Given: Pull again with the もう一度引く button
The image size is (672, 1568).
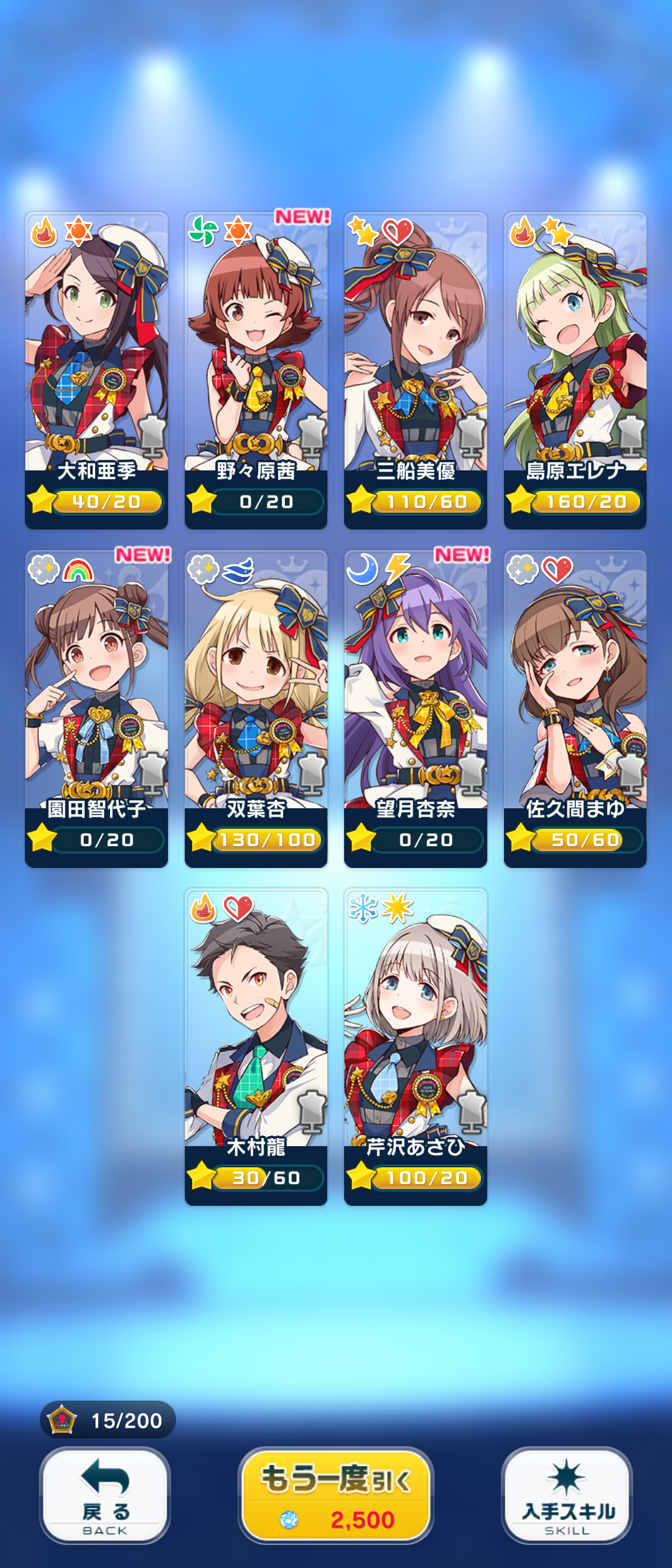Looking at the screenshot, I should pyautogui.click(x=336, y=1495).
